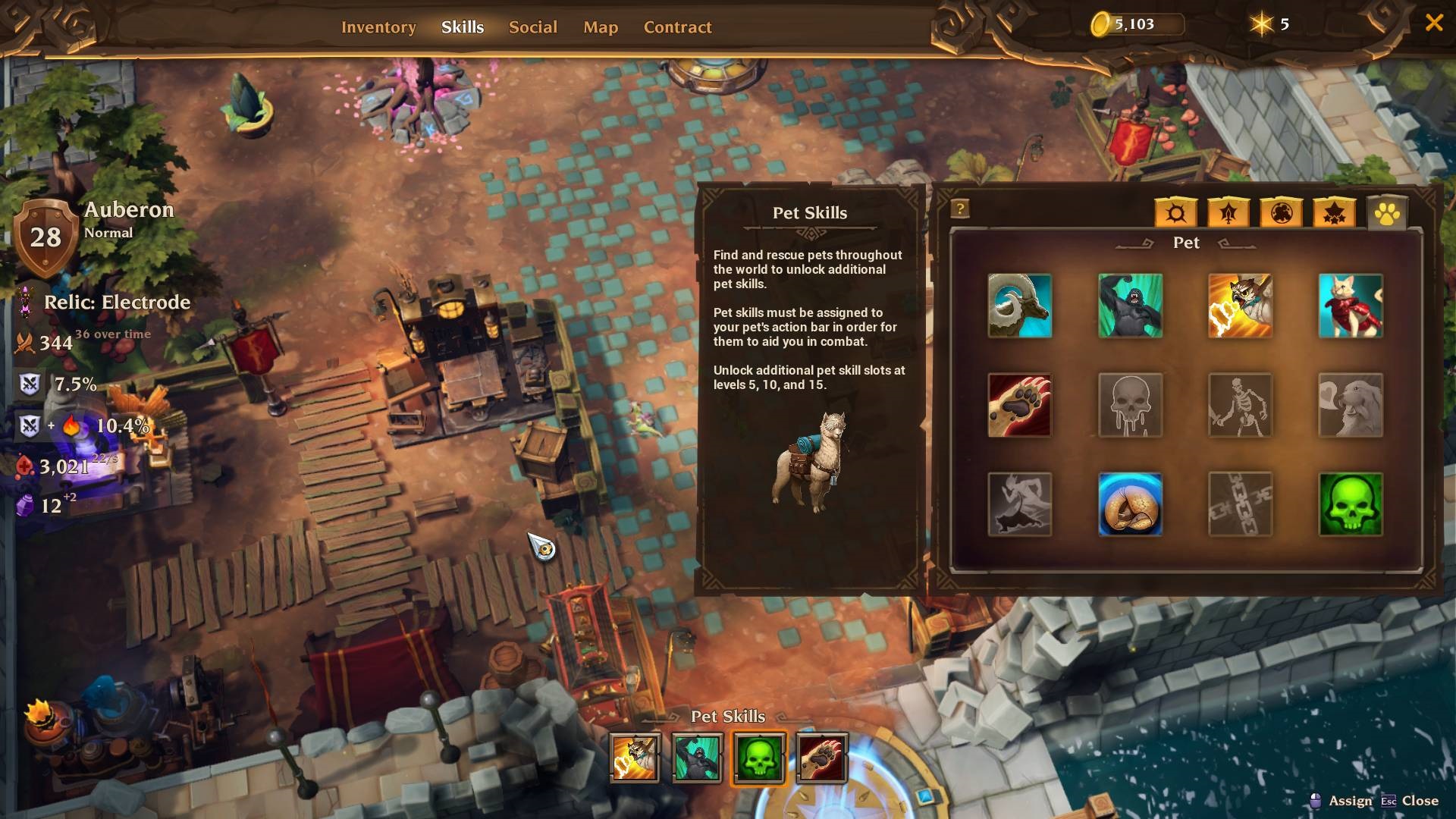Open the sword emblem skill tab
This screenshot has width=1456, height=819.
coord(1228,213)
